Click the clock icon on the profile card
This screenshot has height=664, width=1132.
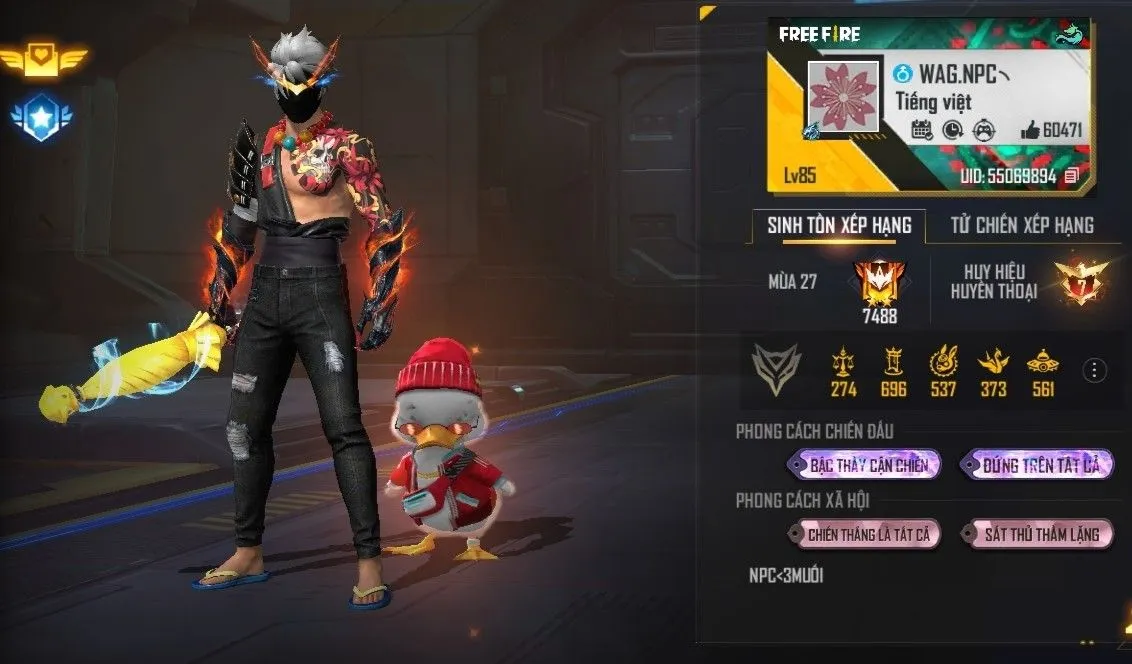[x=953, y=130]
